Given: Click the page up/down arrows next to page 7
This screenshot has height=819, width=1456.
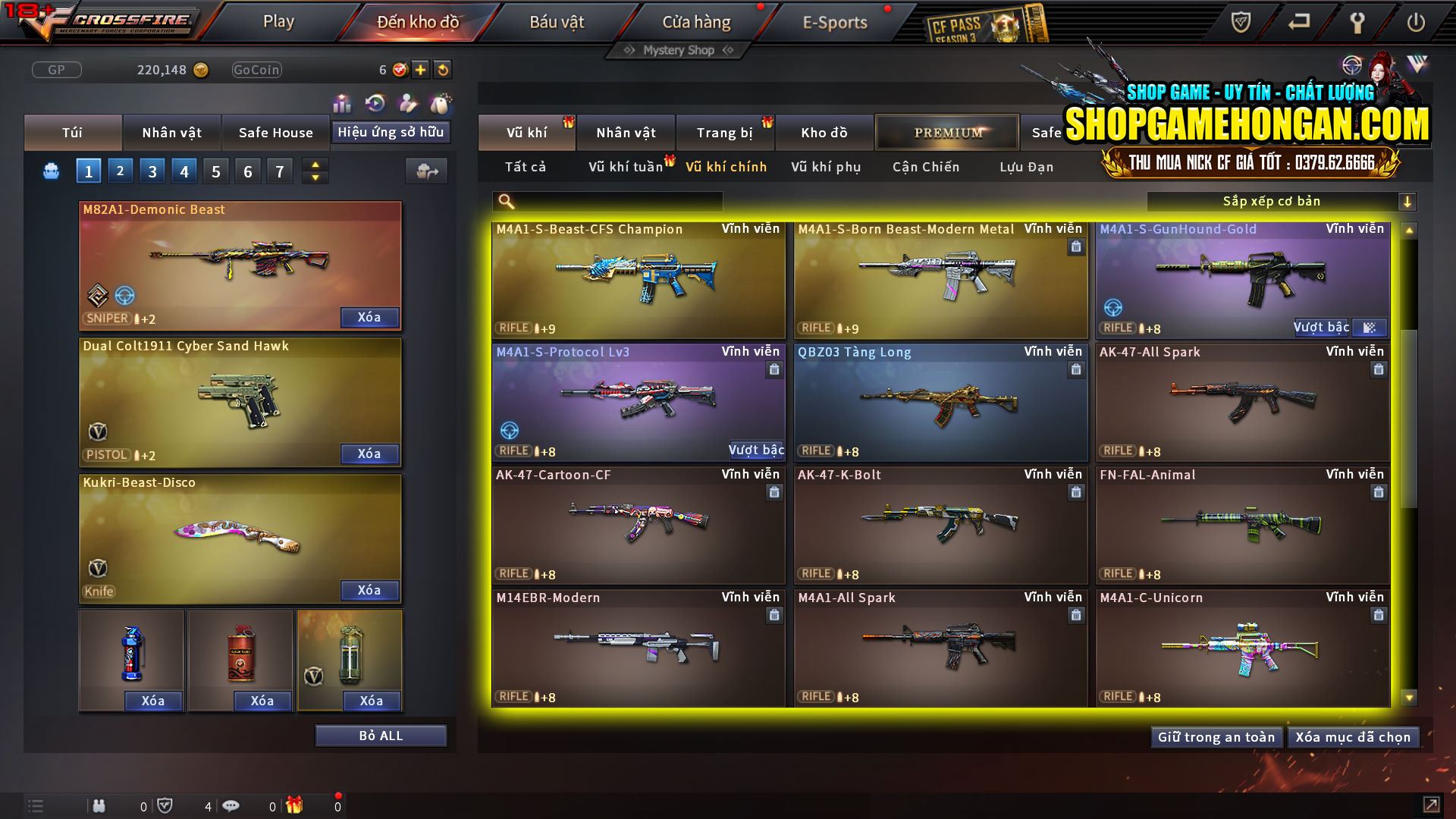Looking at the screenshot, I should (314, 171).
